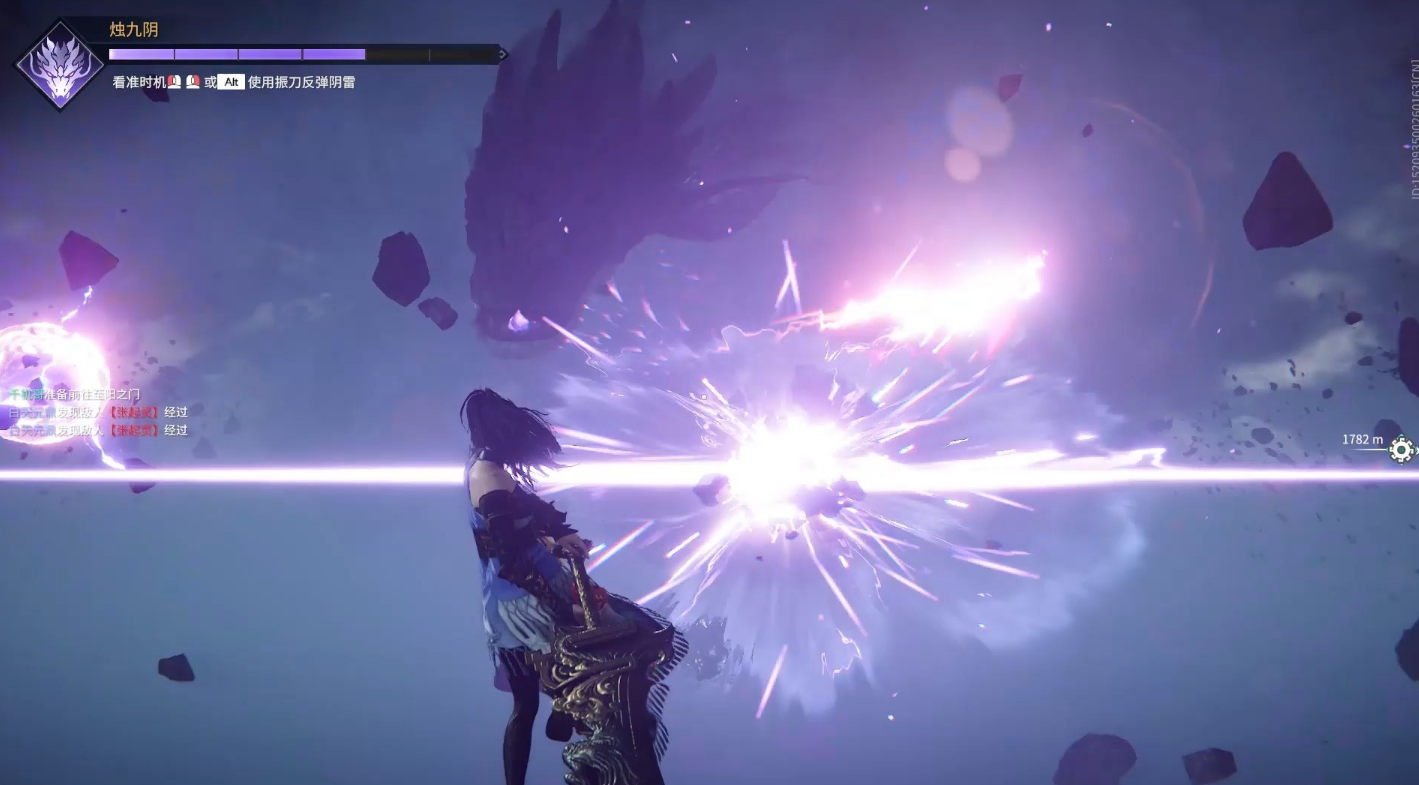
Task: Open the team message log
Action: [98, 412]
